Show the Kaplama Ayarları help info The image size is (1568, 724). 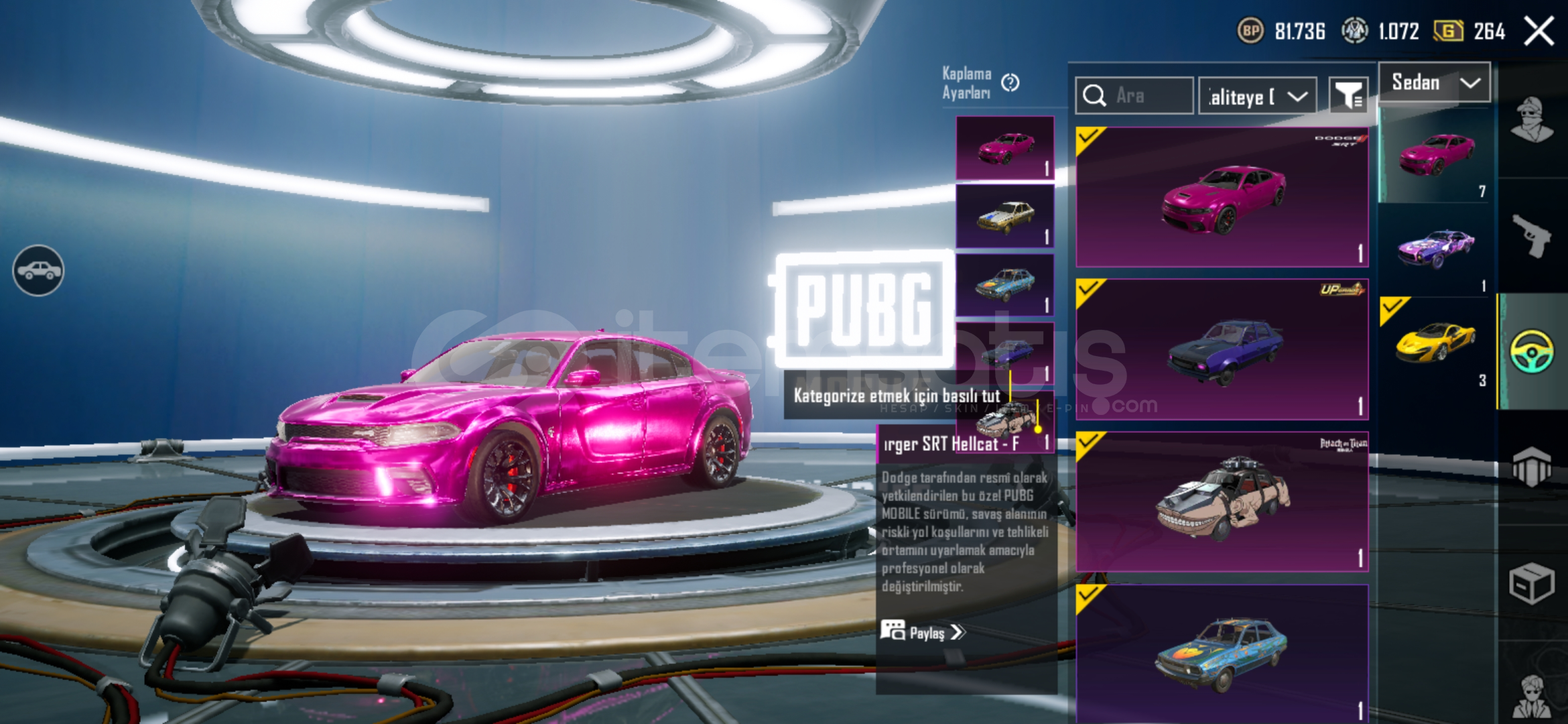pyautogui.click(x=1010, y=82)
